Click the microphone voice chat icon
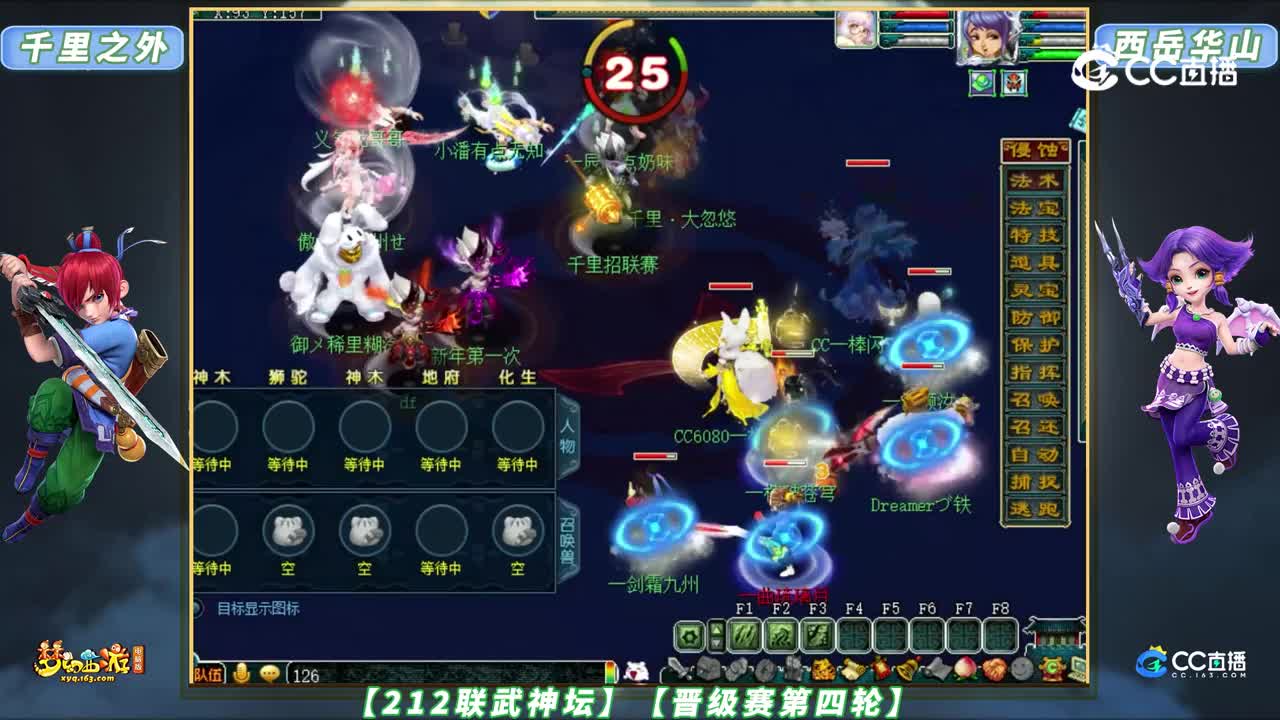Screen dimensions: 1280x720 tap(241, 671)
